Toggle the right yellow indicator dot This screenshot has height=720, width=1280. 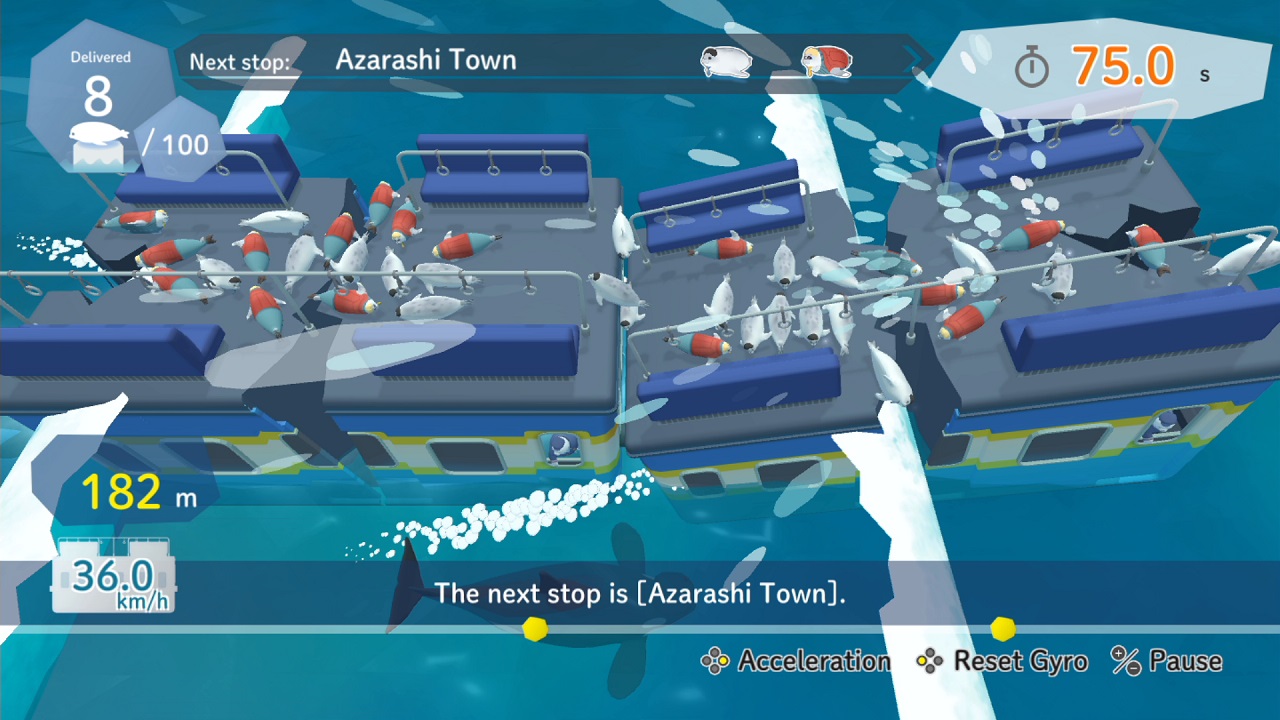coord(1005,630)
